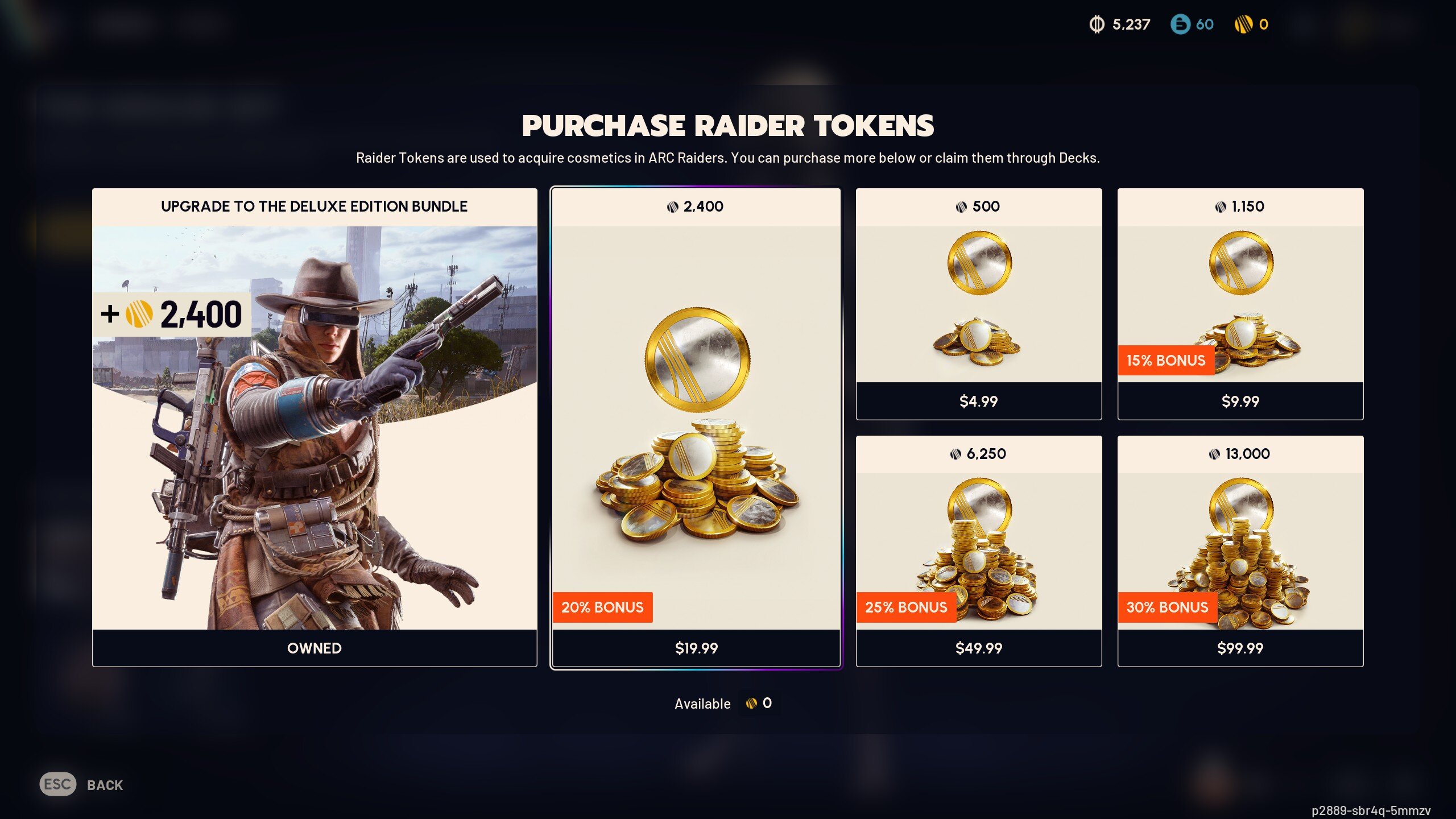Viewport: 1456px width, 819px height.
Task: Click the 30% BONUS badge
Action: pos(1168,607)
